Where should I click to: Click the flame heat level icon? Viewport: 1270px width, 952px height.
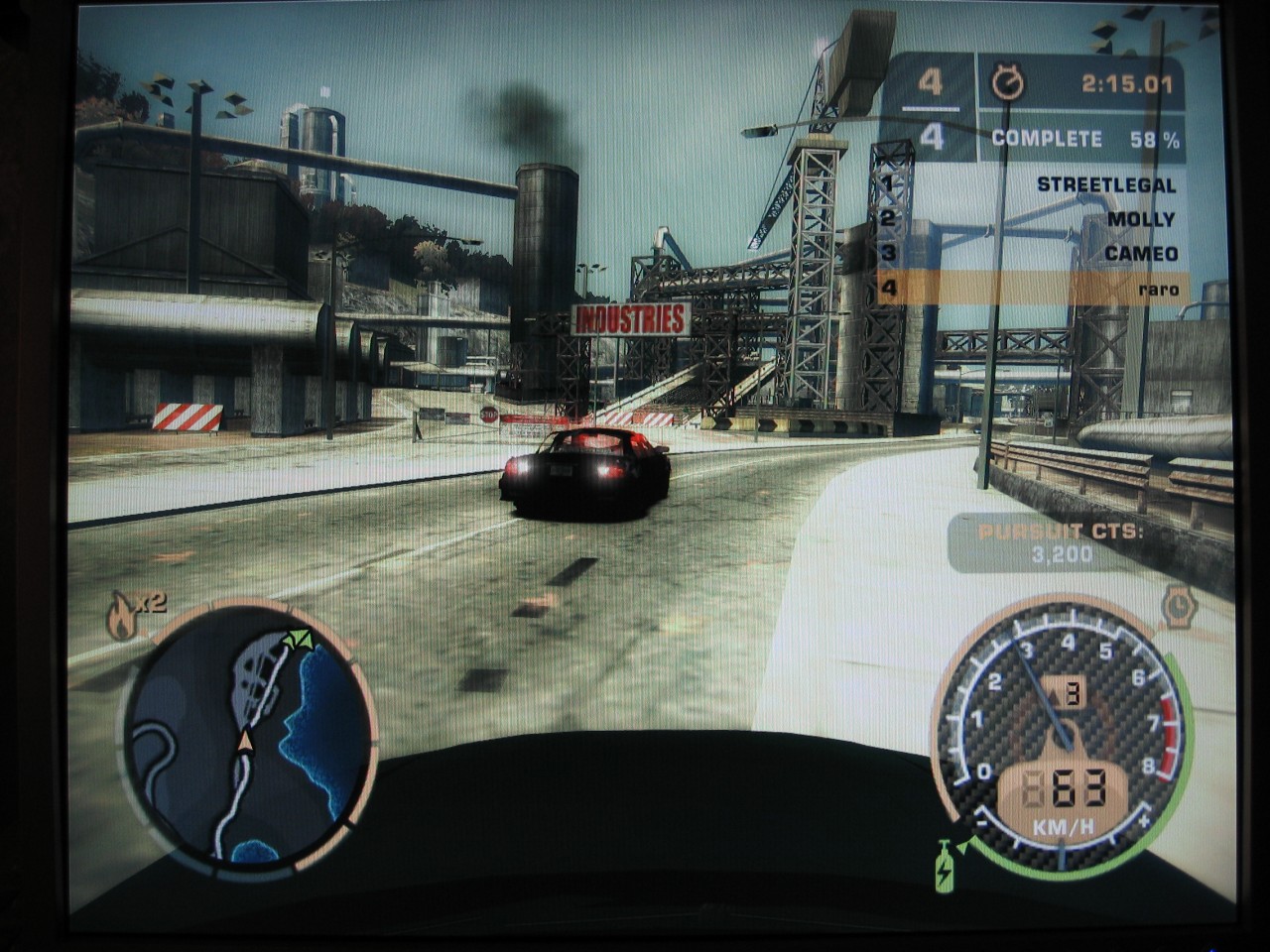121,616
